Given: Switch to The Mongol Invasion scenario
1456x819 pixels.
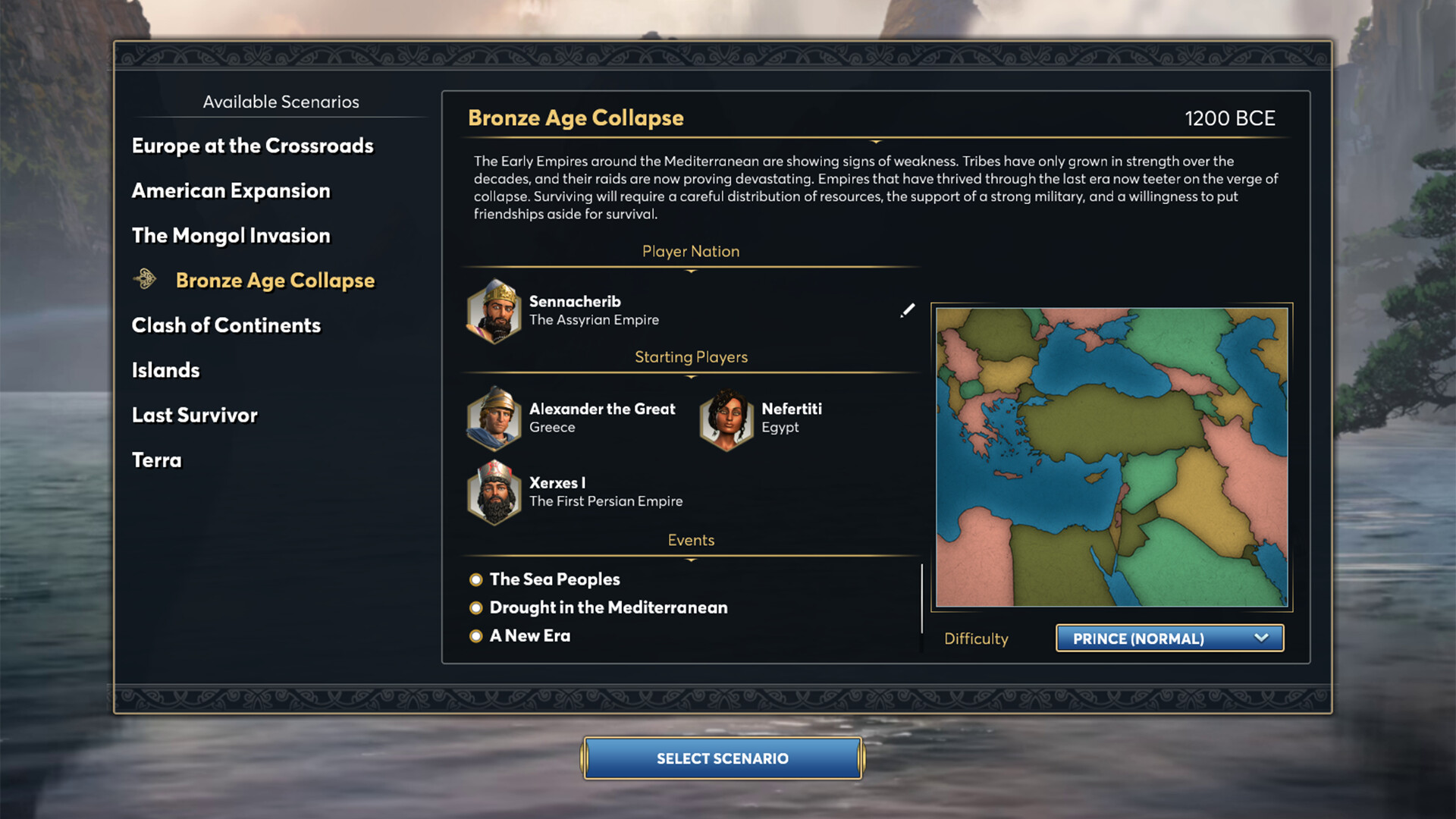Looking at the screenshot, I should (x=231, y=235).
